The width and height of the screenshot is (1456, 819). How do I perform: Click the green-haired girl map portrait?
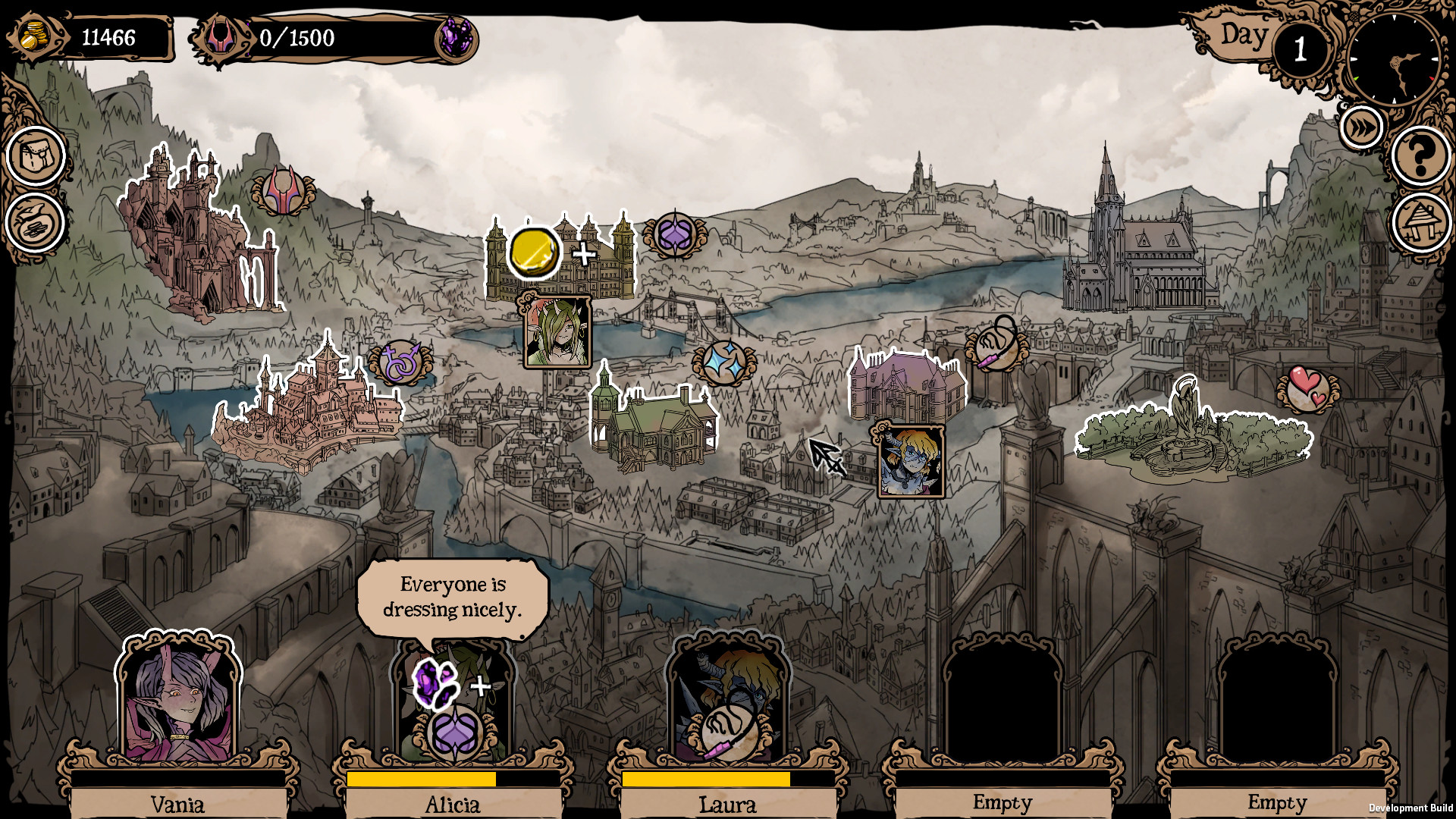tap(557, 331)
